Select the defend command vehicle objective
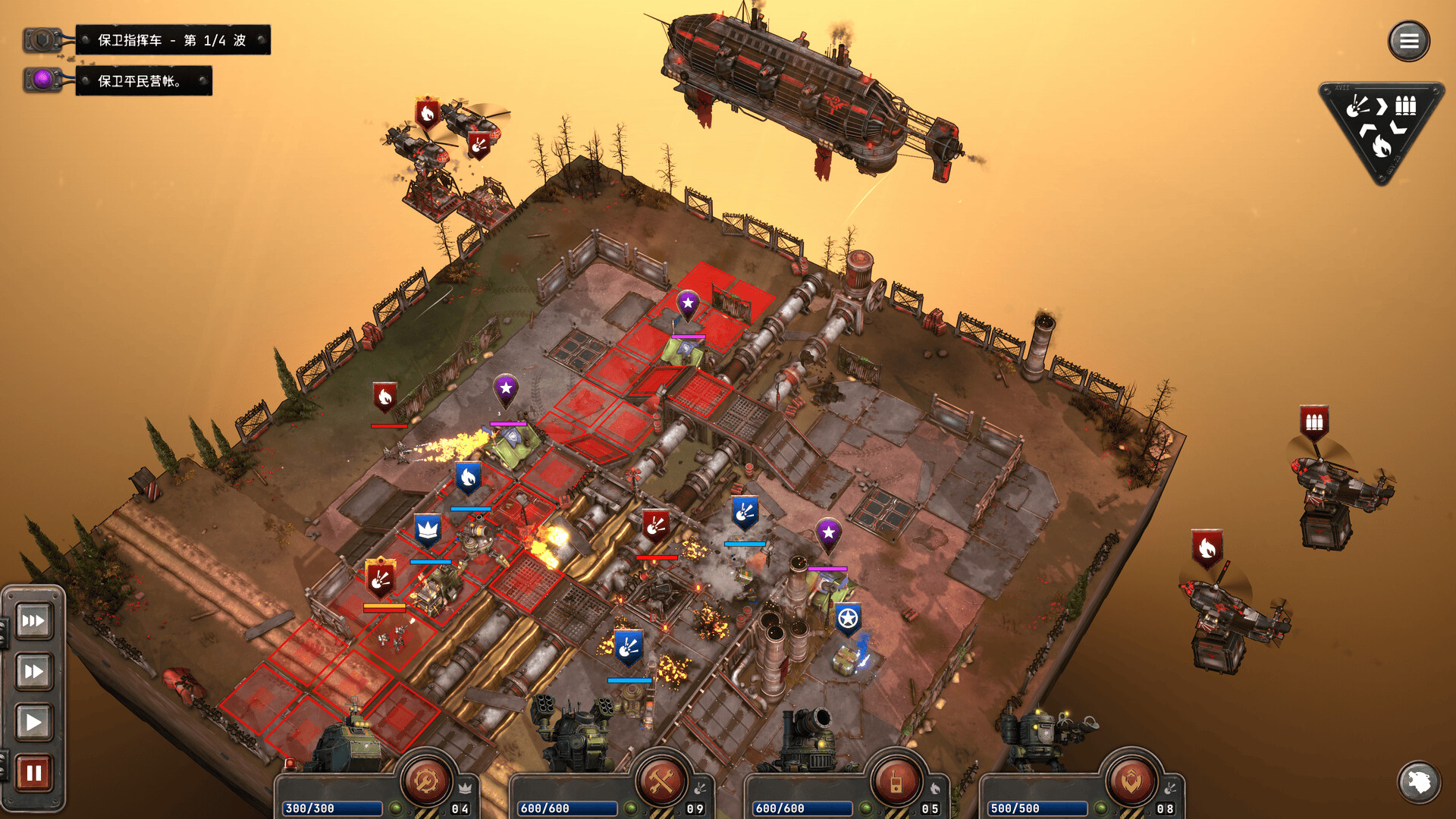The width and height of the screenshot is (1456, 819). 172,40
